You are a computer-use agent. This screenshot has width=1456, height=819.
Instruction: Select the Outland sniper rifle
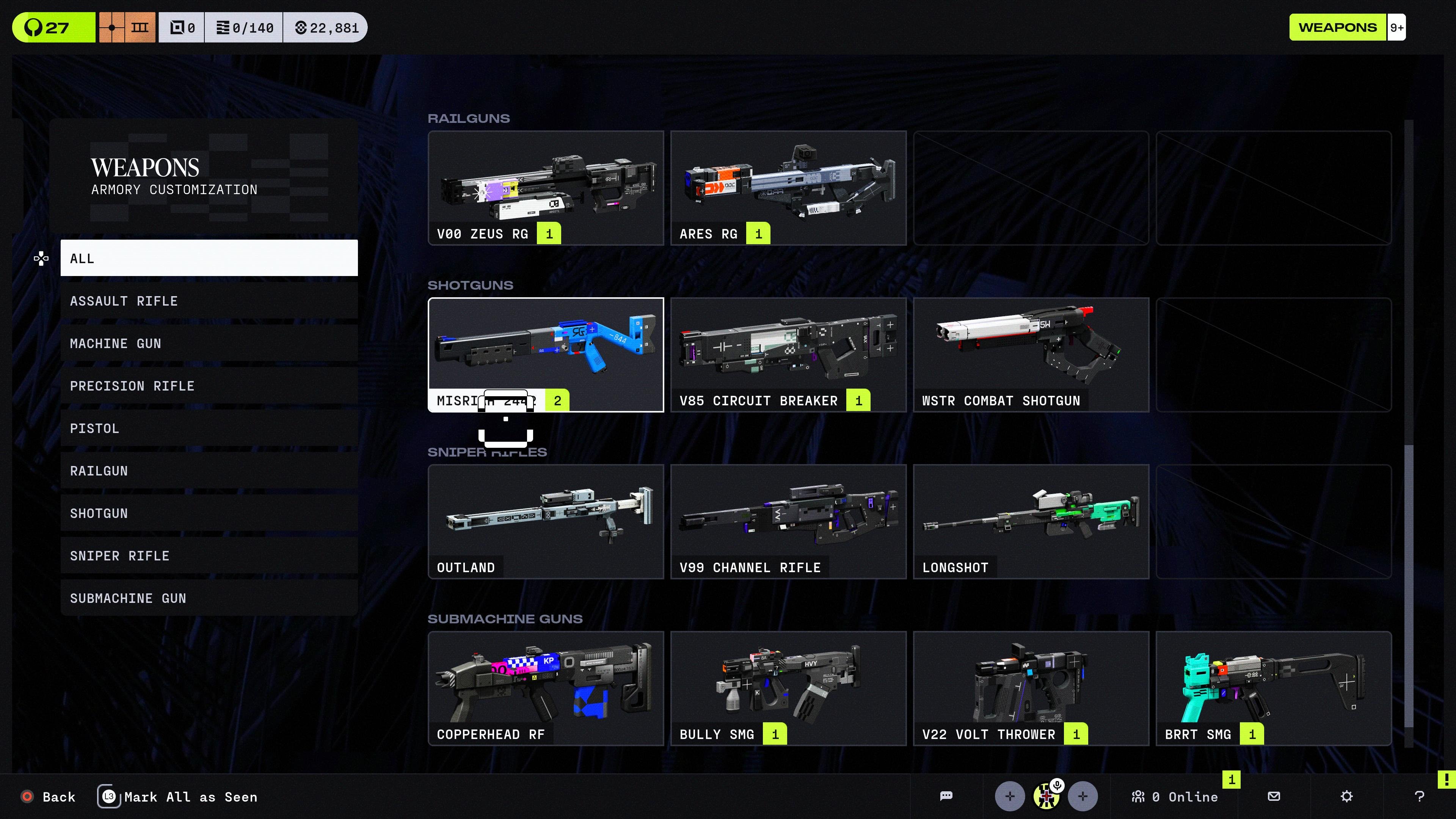pos(546,521)
